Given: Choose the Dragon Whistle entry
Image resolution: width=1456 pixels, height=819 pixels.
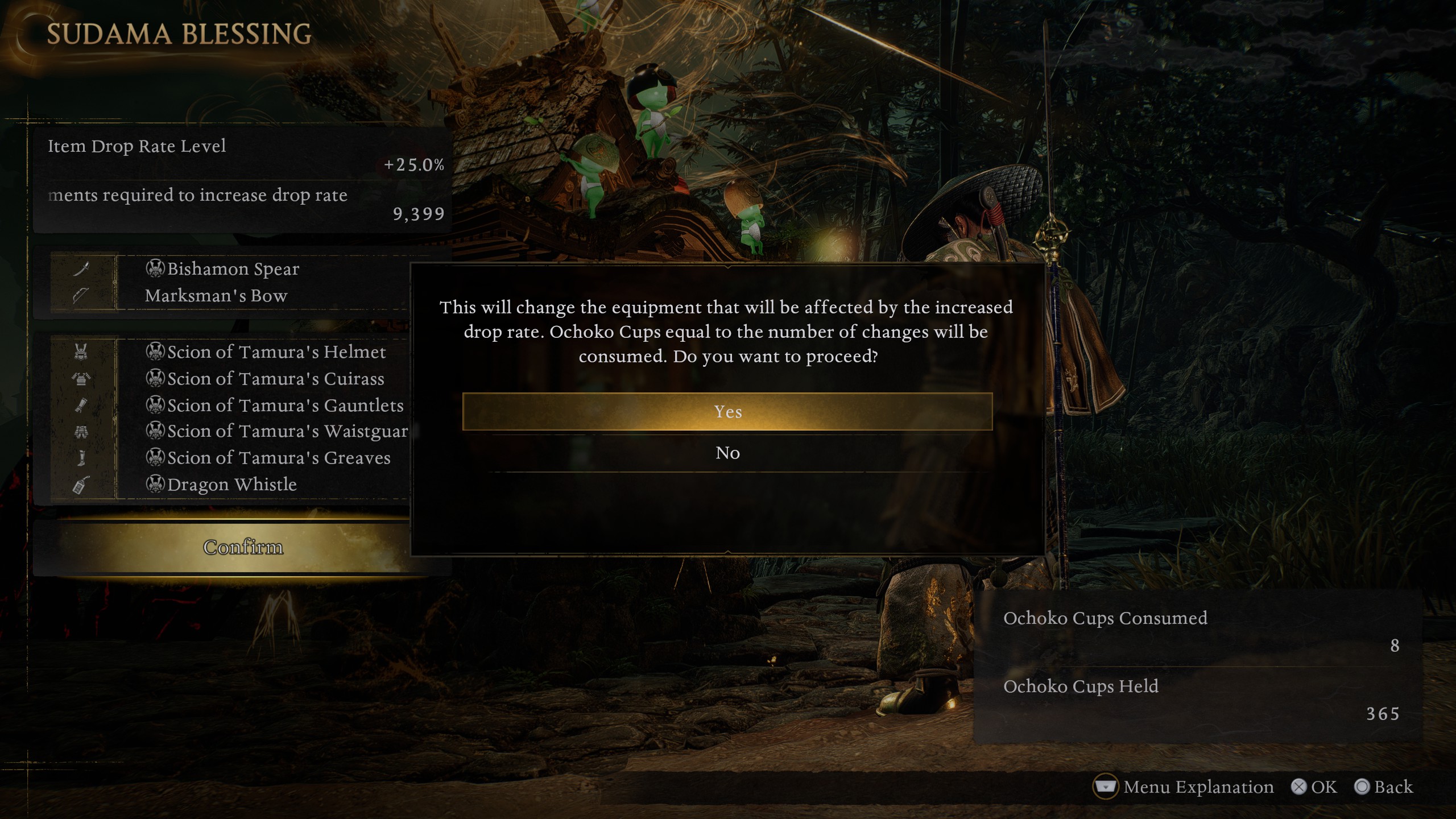Looking at the screenshot, I should 232,485.
